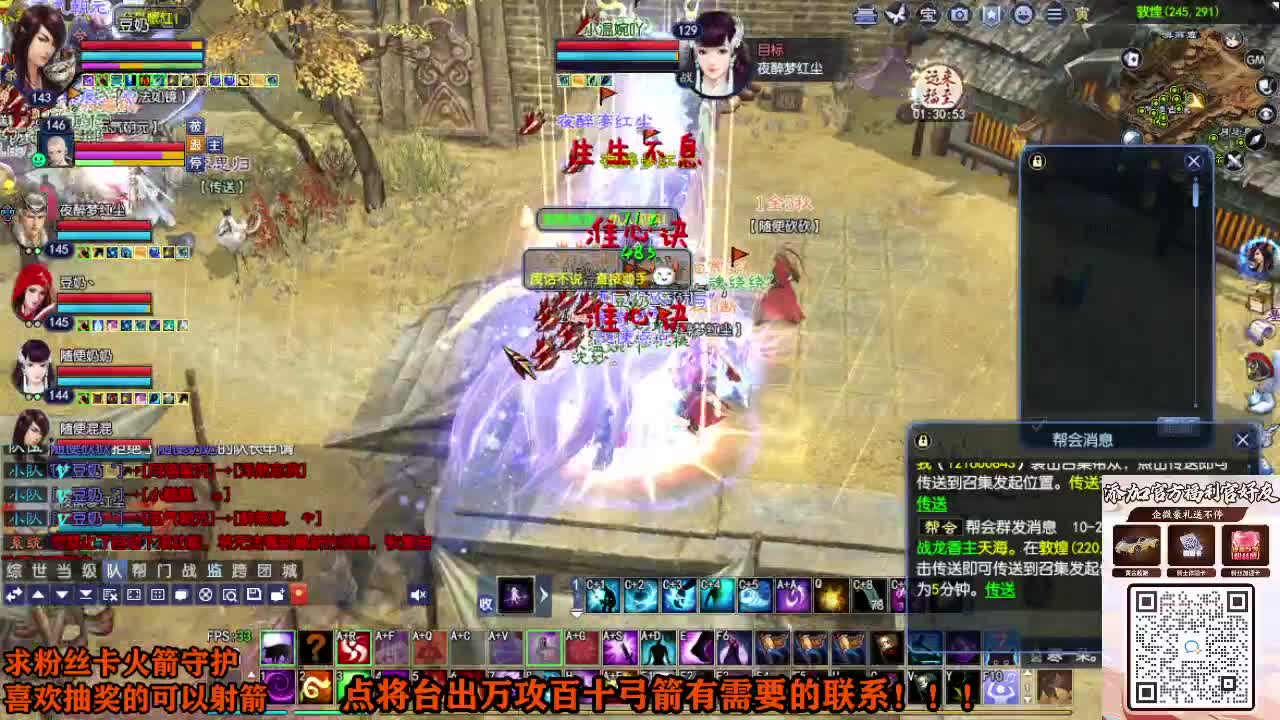
Task: Click the yellow 敦煌 location text in the guild message
Action: pyautogui.click(x=1053, y=547)
